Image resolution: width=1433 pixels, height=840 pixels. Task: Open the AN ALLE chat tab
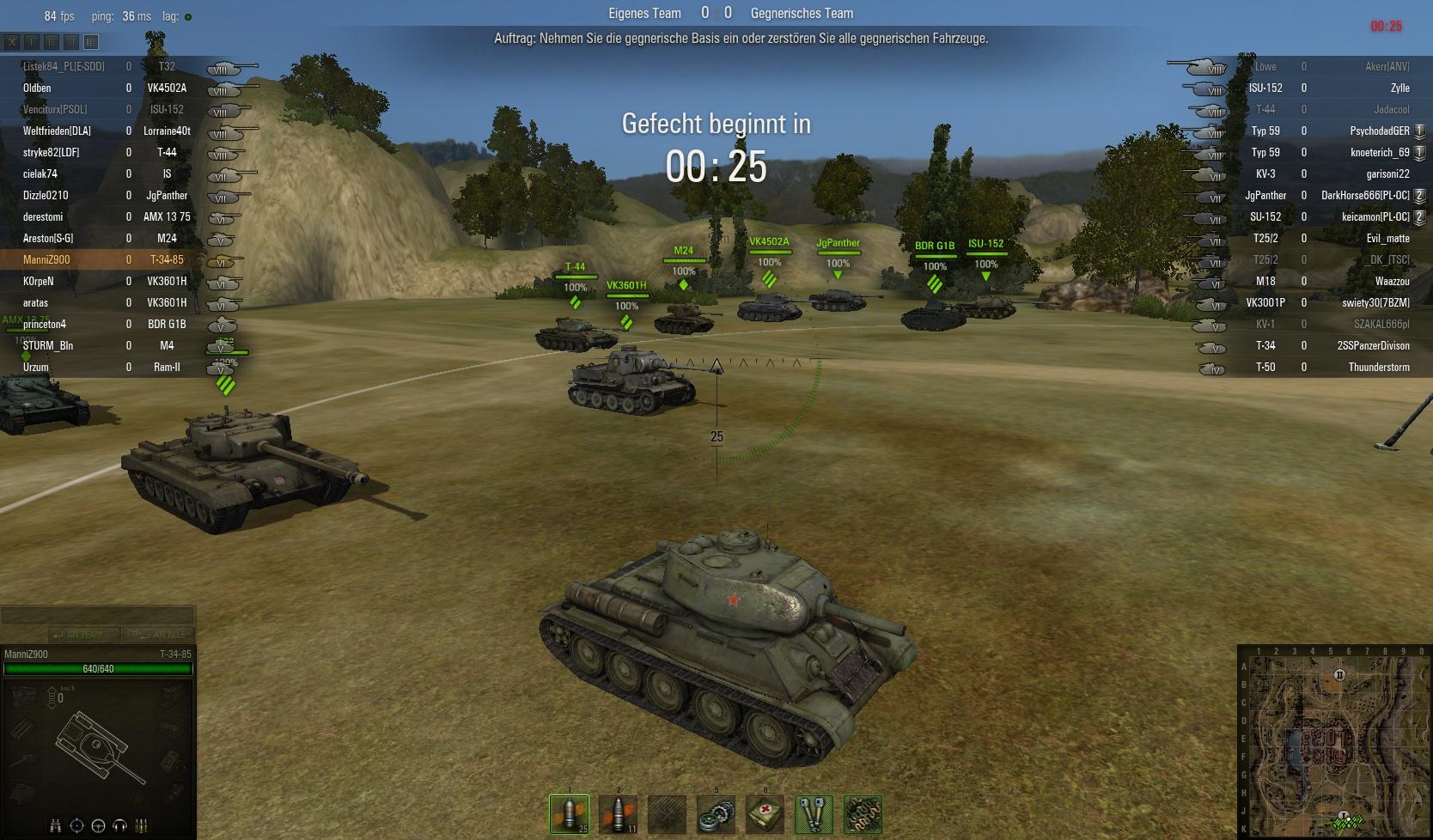[x=155, y=634]
